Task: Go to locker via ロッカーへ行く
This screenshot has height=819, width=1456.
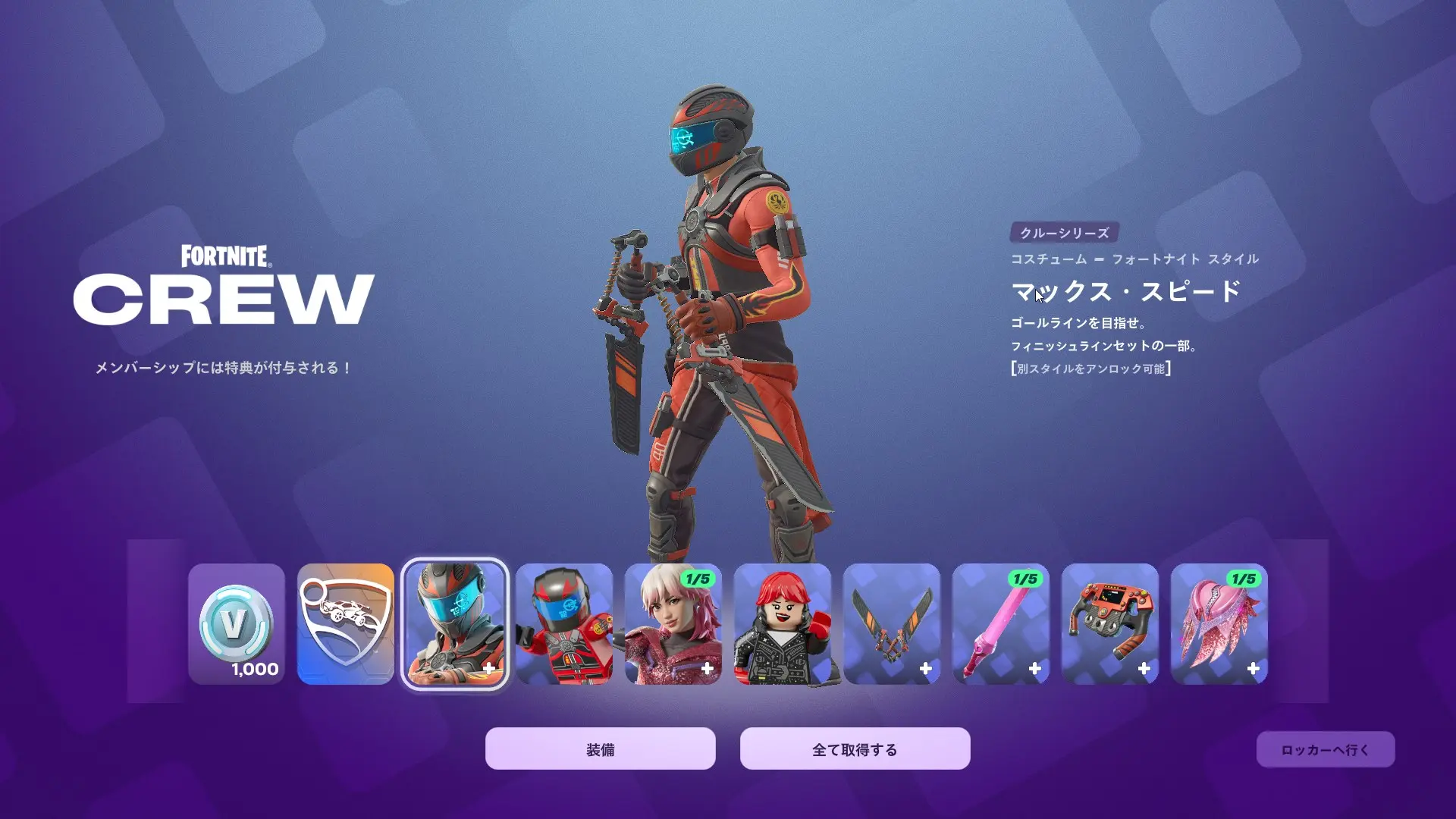Action: click(1325, 748)
